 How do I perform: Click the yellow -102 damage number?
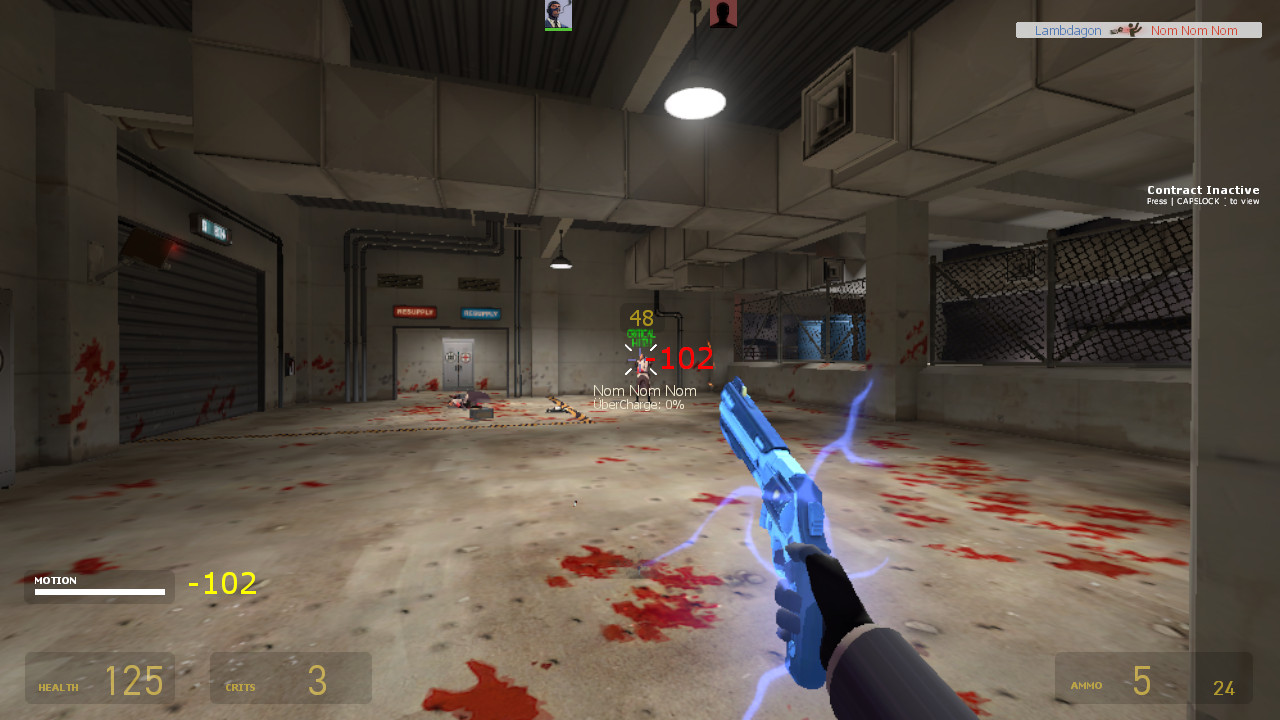222,583
